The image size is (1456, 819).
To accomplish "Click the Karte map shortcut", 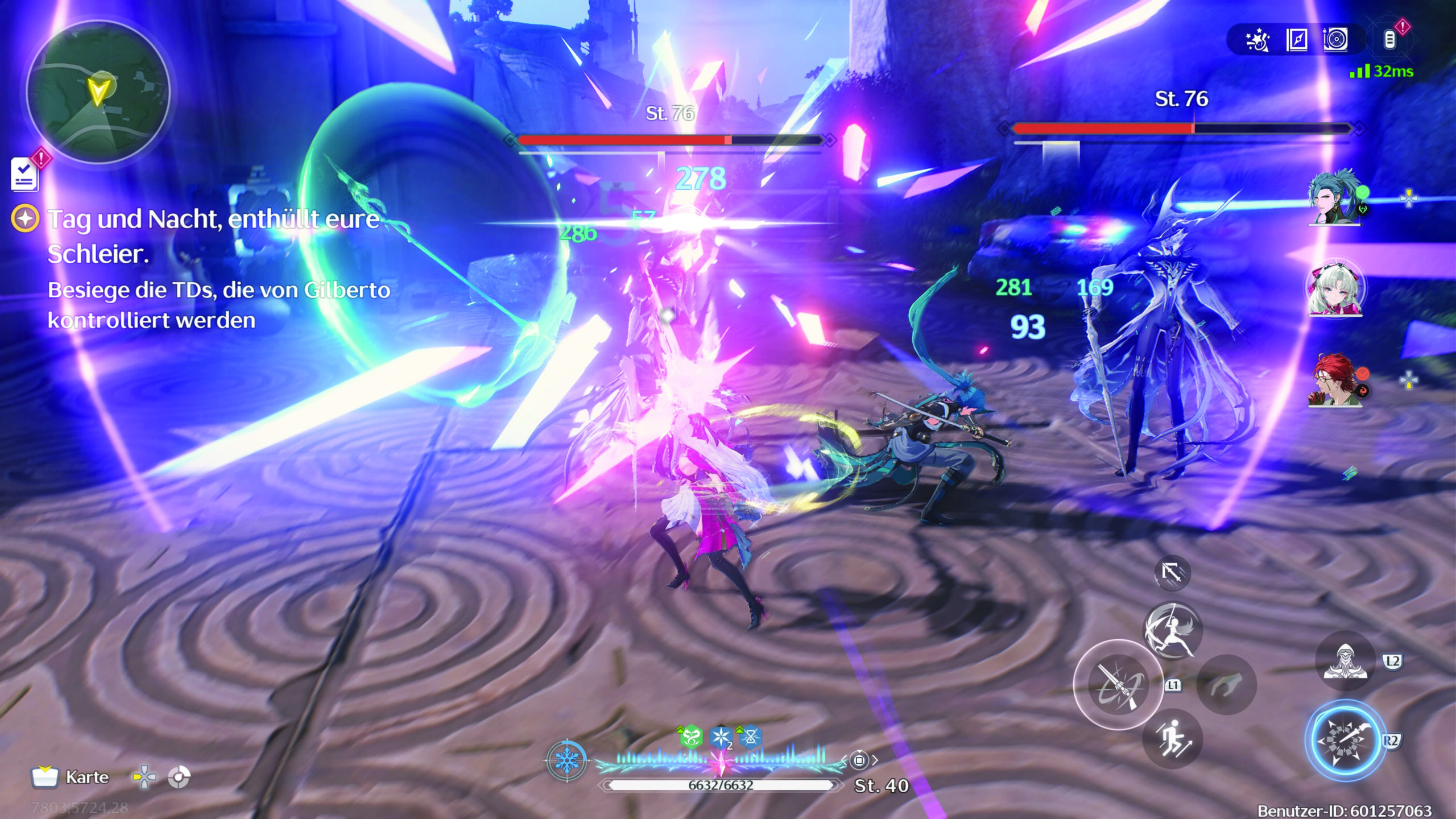I will point(71,777).
